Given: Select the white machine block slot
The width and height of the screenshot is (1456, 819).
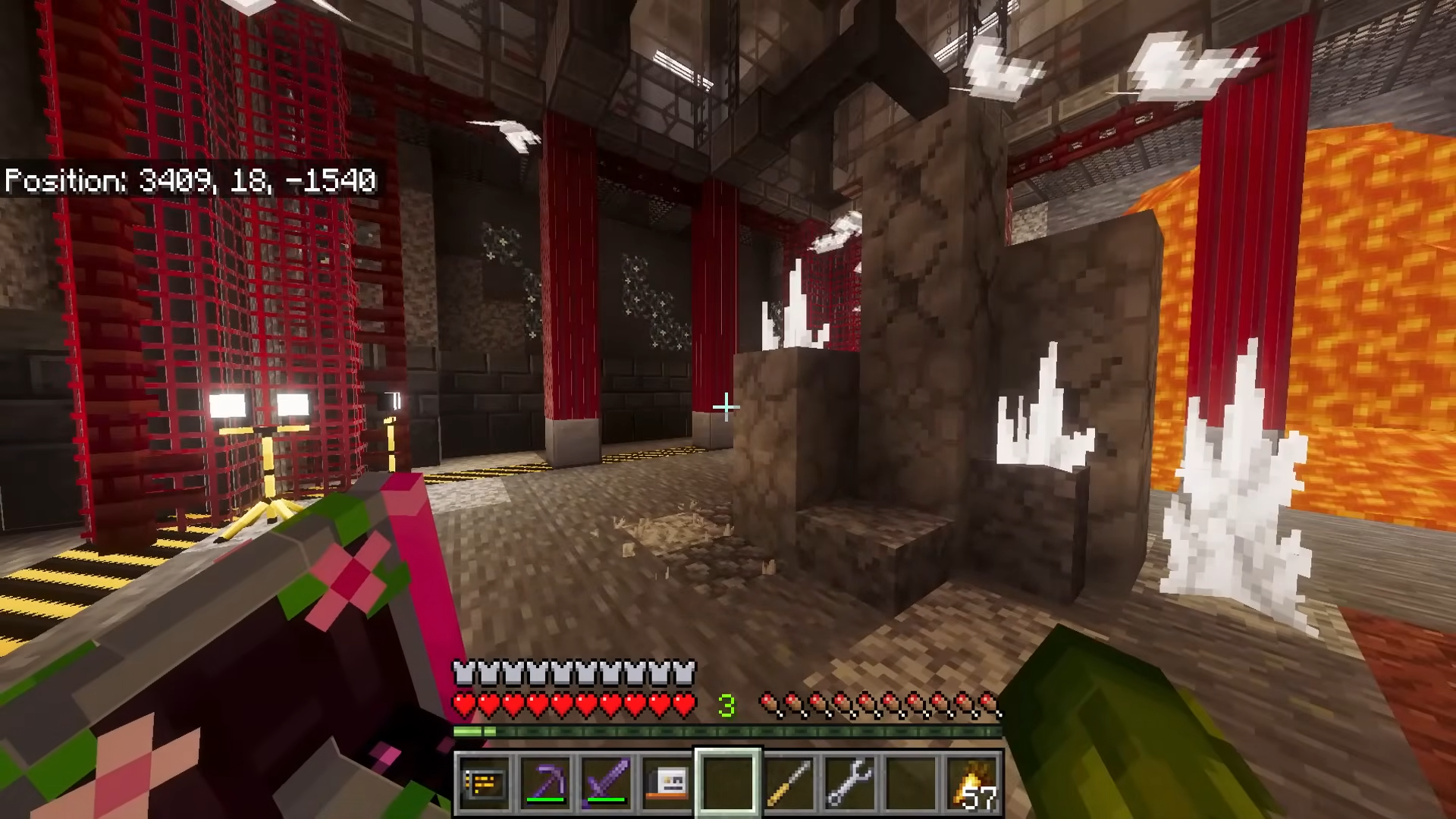Looking at the screenshot, I should [667, 783].
